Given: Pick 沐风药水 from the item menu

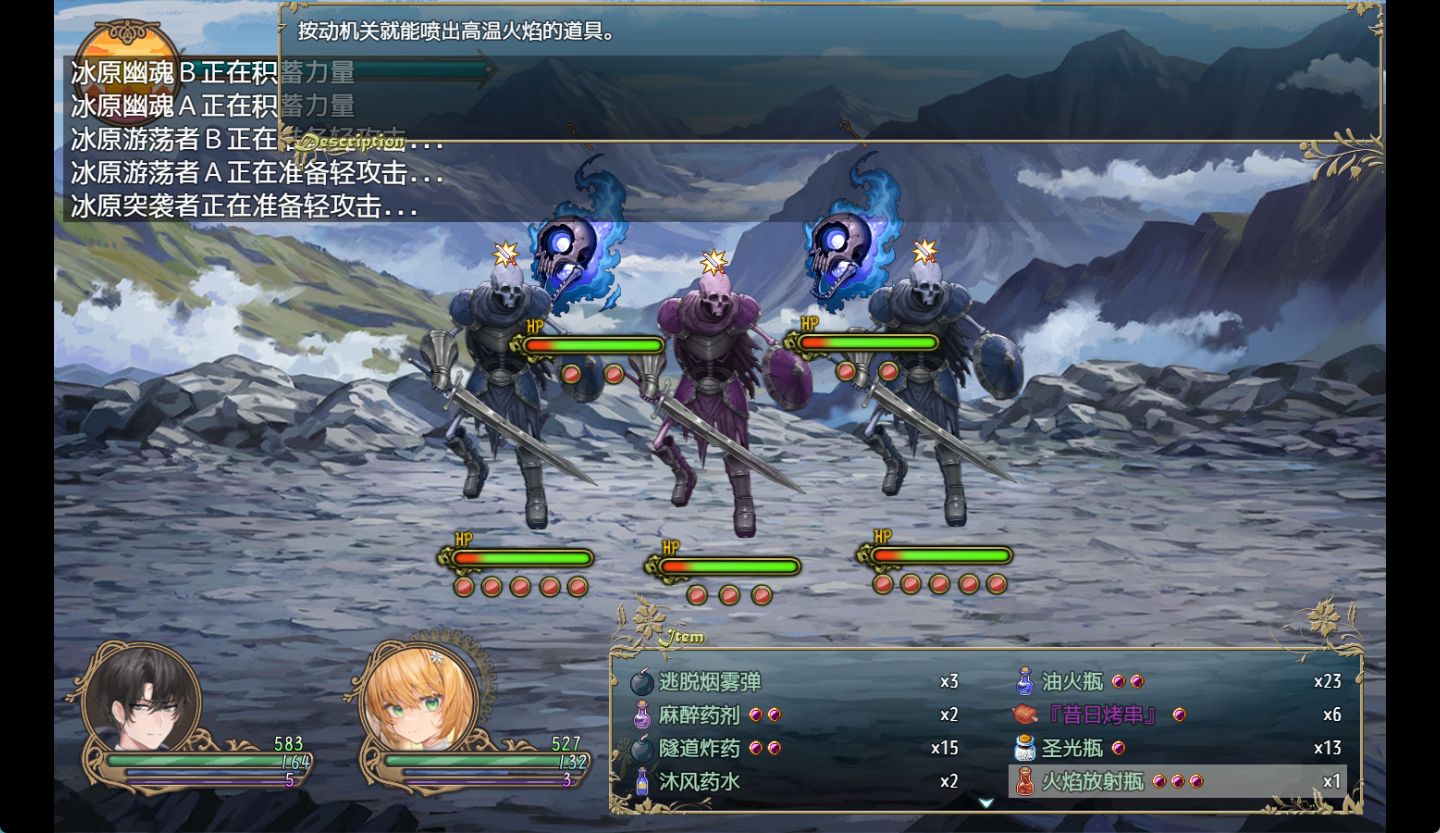Looking at the screenshot, I should coord(699,781).
